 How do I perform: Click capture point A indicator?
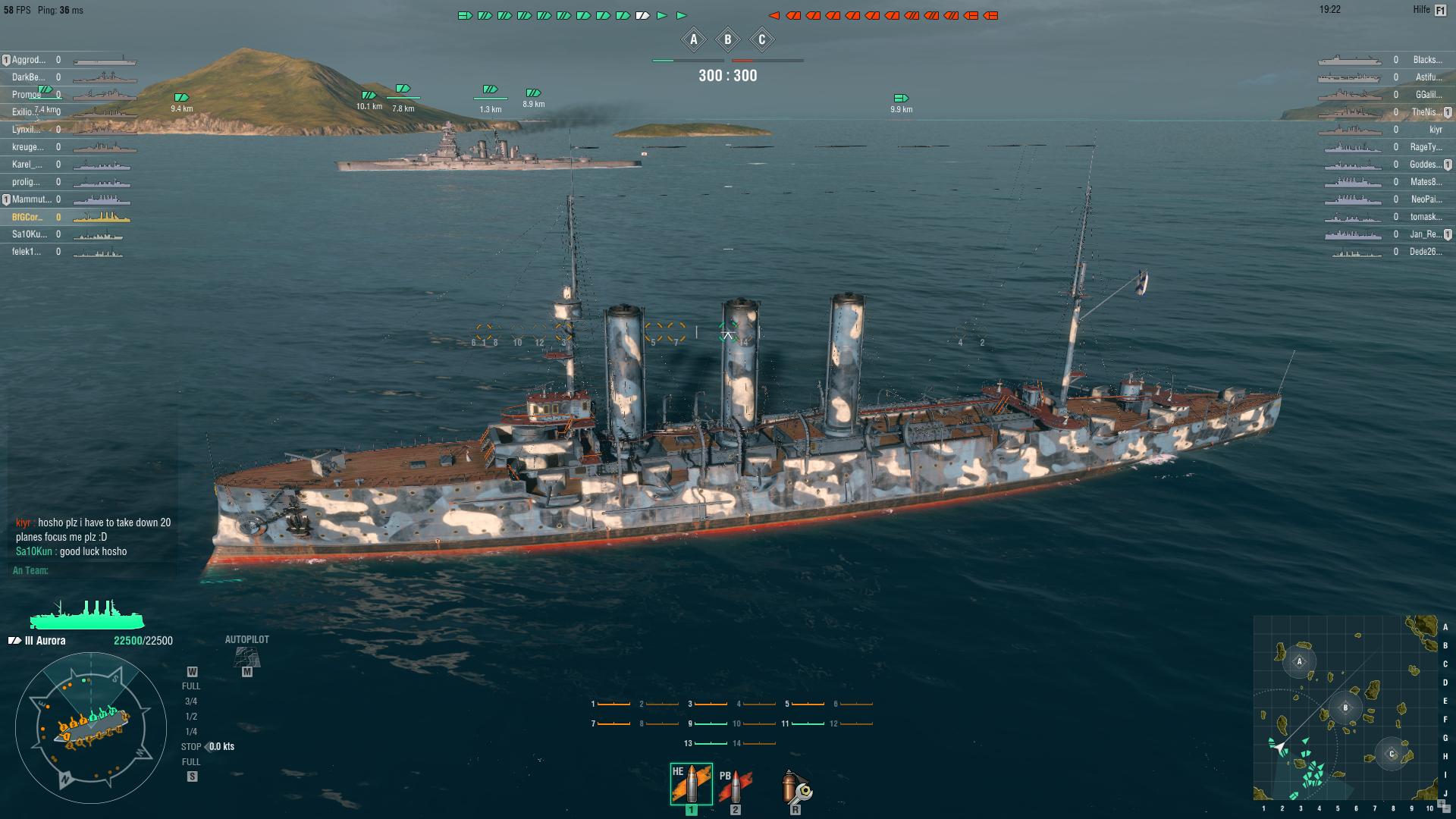click(x=692, y=39)
